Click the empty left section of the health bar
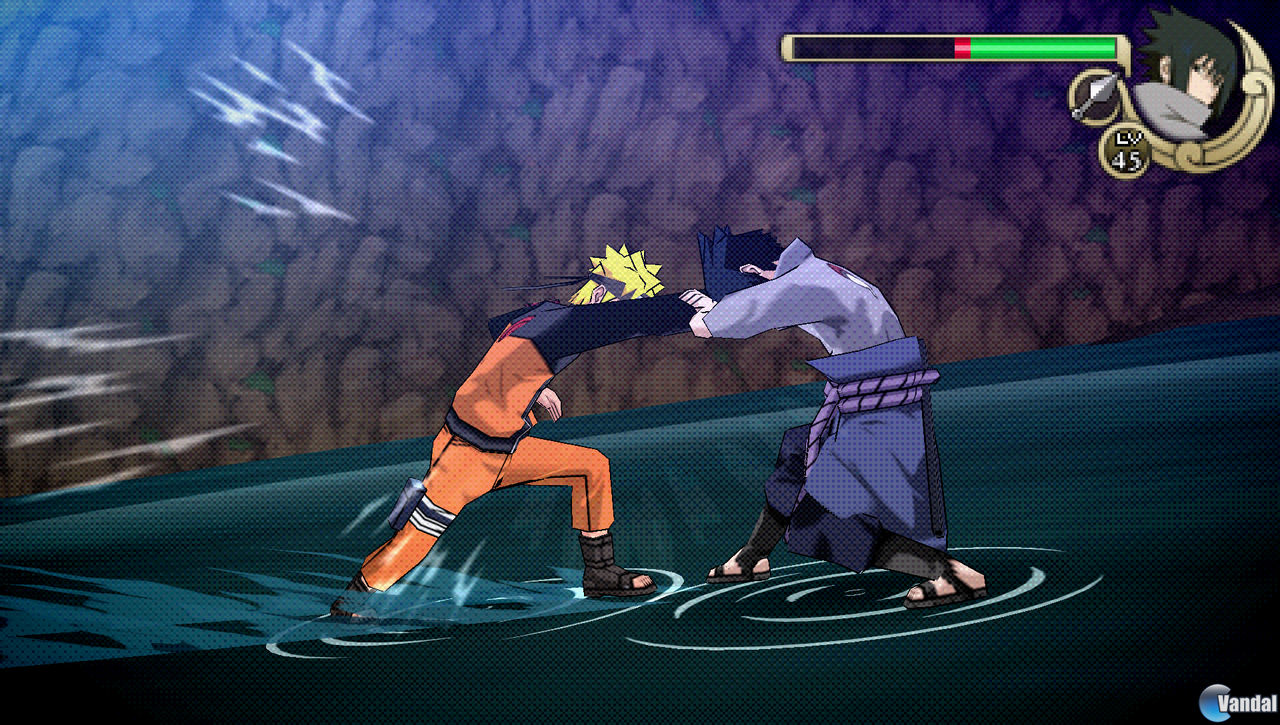Viewport: 1280px width, 725px height. 870,45
